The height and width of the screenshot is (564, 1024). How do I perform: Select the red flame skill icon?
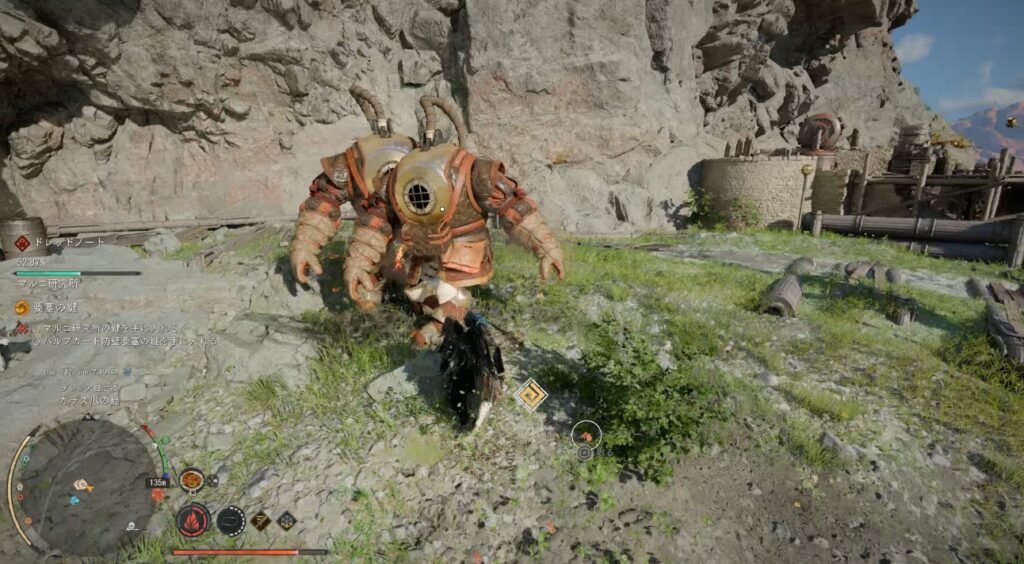(x=192, y=520)
